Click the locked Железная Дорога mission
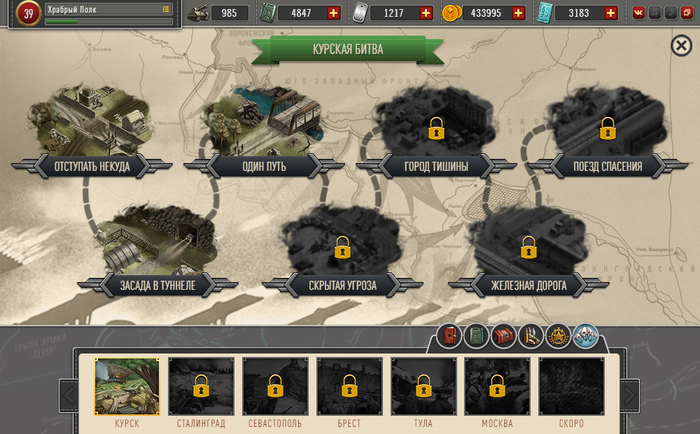 (527, 246)
